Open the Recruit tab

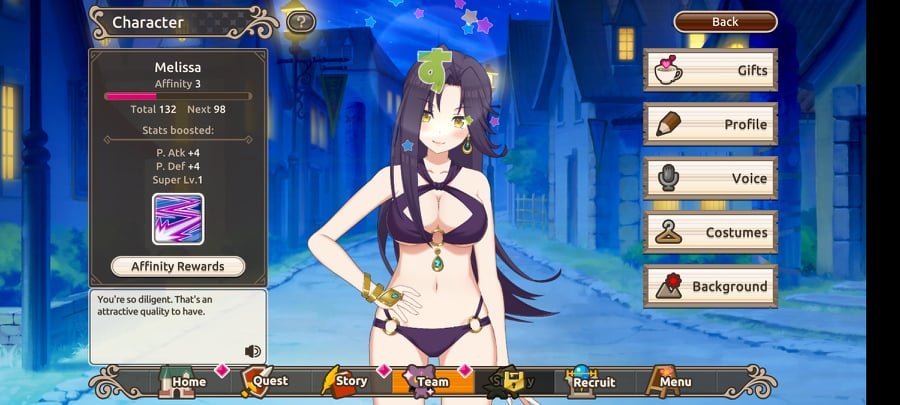tap(591, 381)
